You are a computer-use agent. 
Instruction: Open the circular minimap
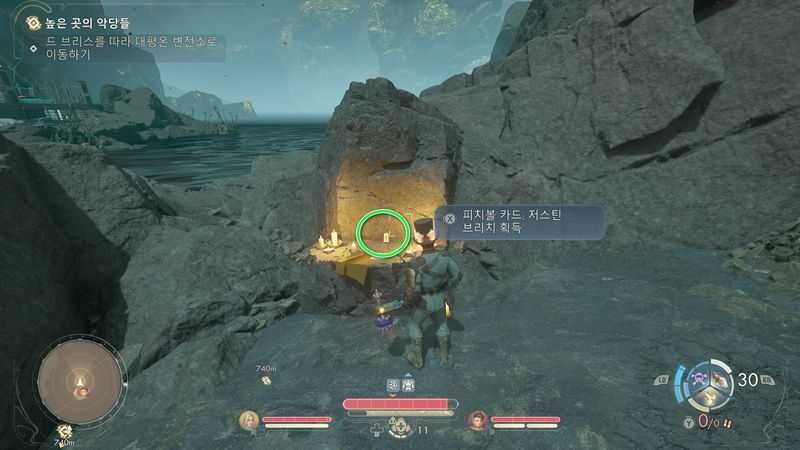click(82, 381)
